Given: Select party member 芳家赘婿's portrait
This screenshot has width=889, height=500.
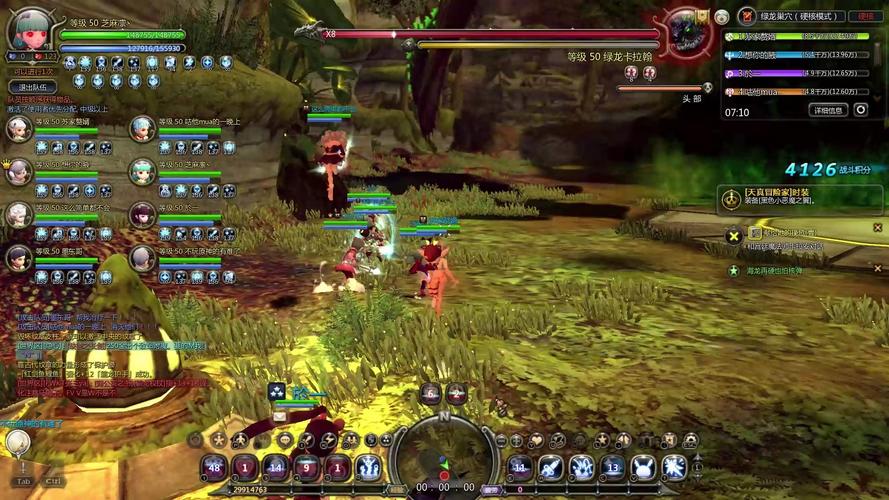Looking at the screenshot, I should point(19,129).
